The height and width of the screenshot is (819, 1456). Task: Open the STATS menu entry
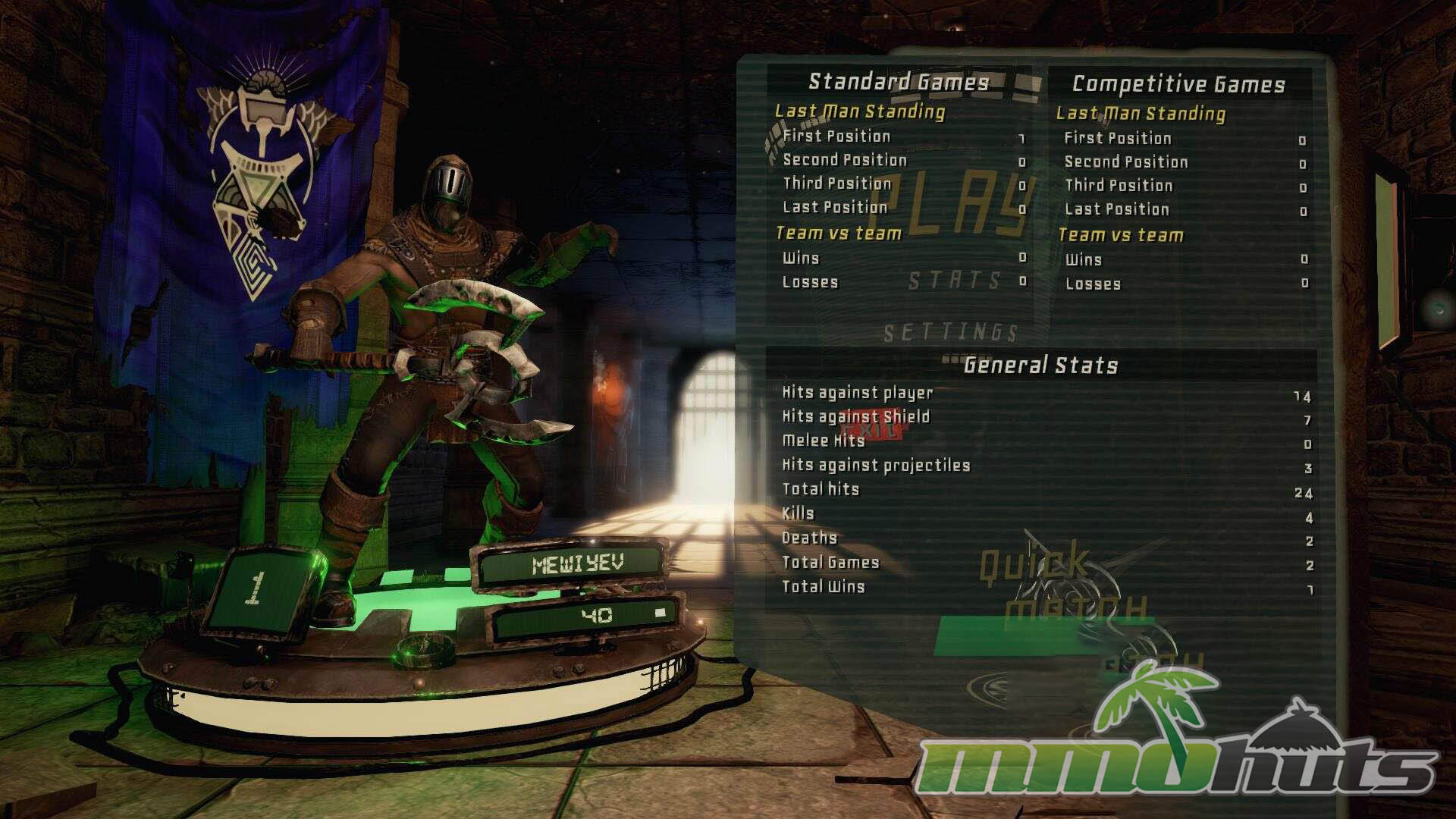coord(955,281)
